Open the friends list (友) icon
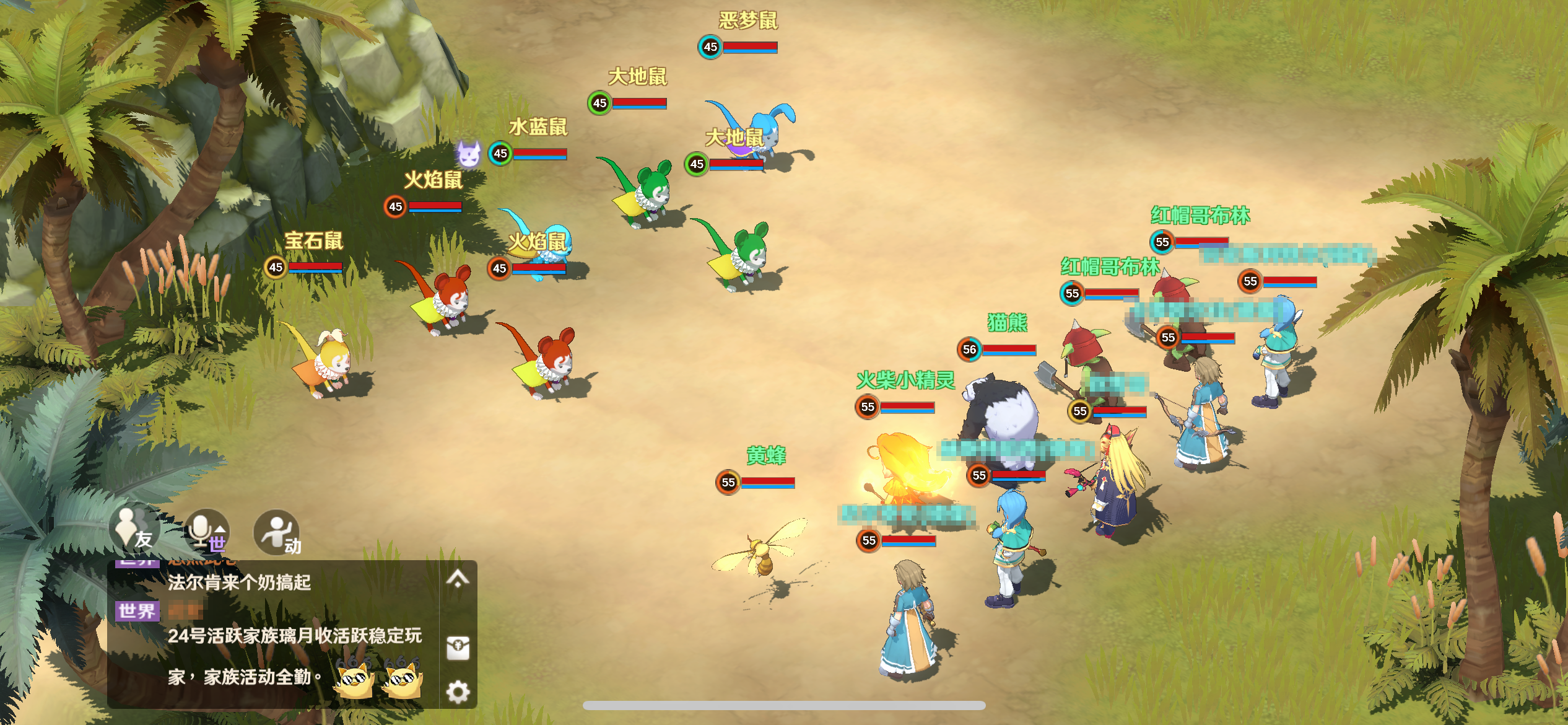 [134, 530]
